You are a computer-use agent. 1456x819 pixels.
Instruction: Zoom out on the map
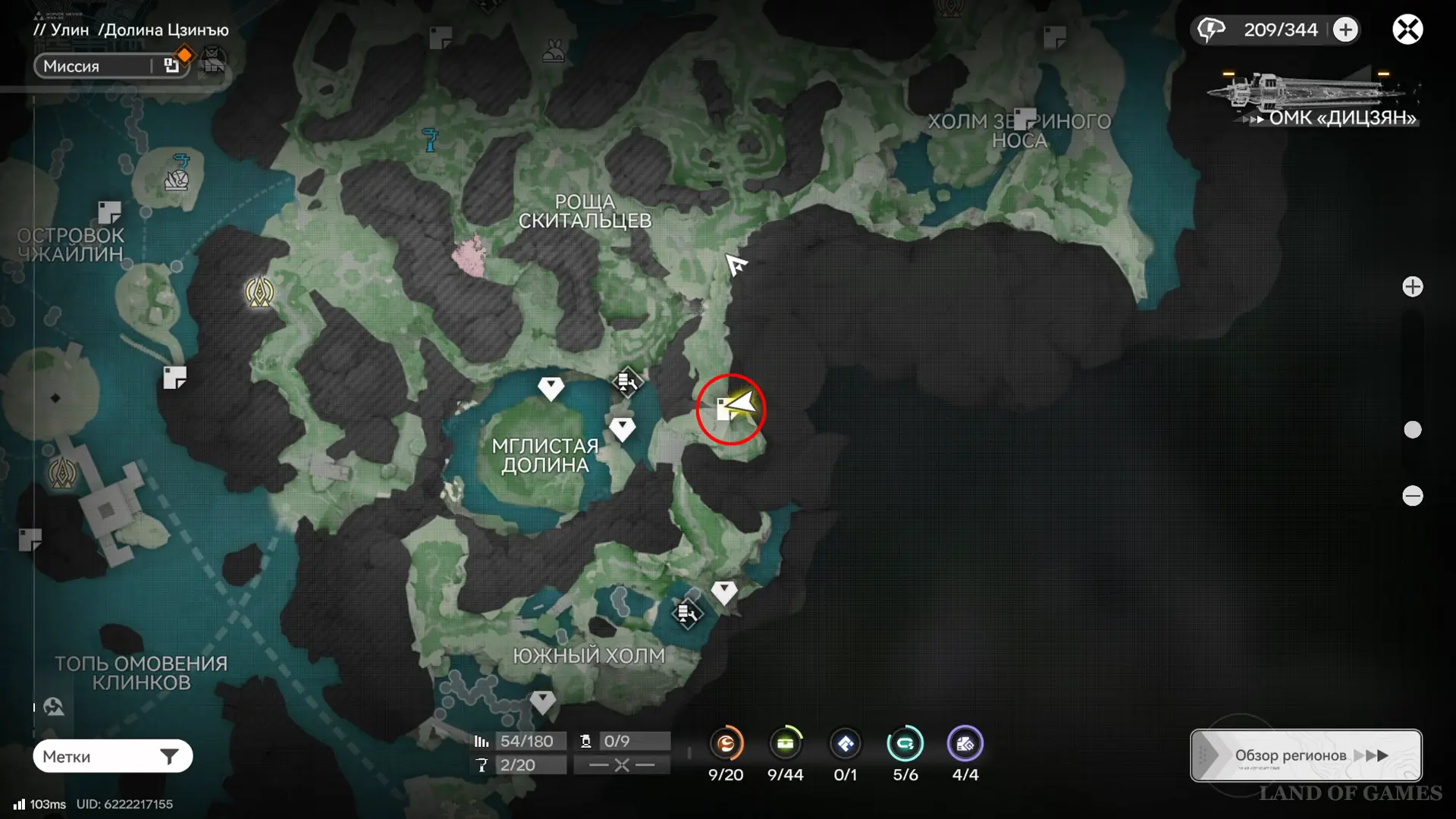1412,496
